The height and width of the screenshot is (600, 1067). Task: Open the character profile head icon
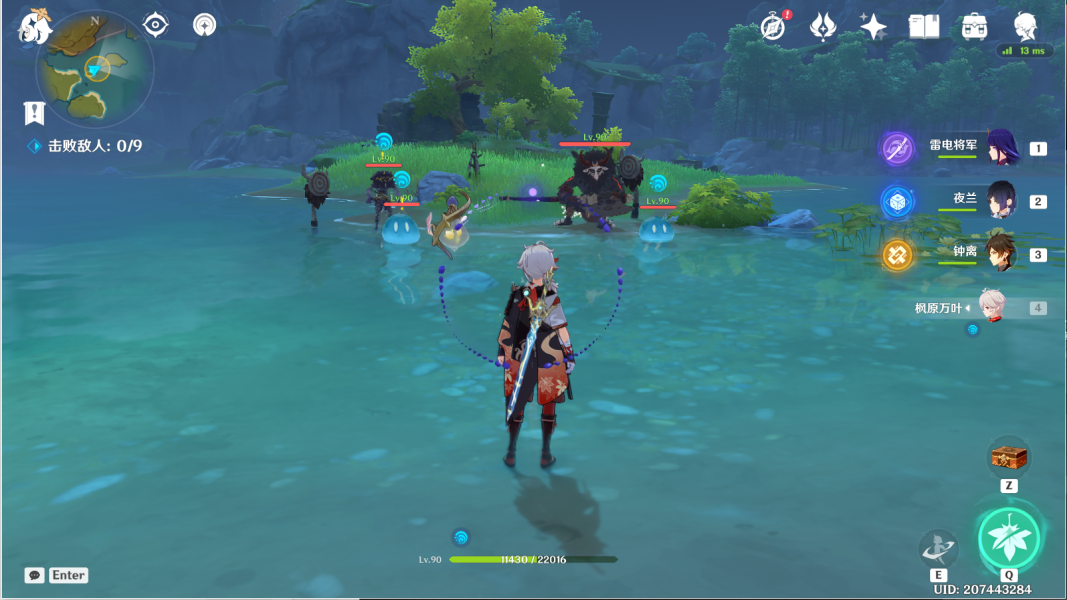(1025, 27)
